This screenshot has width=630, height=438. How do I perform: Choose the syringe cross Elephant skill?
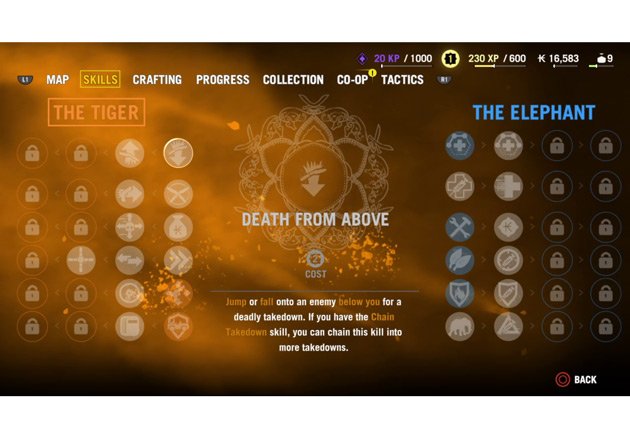pos(460,186)
